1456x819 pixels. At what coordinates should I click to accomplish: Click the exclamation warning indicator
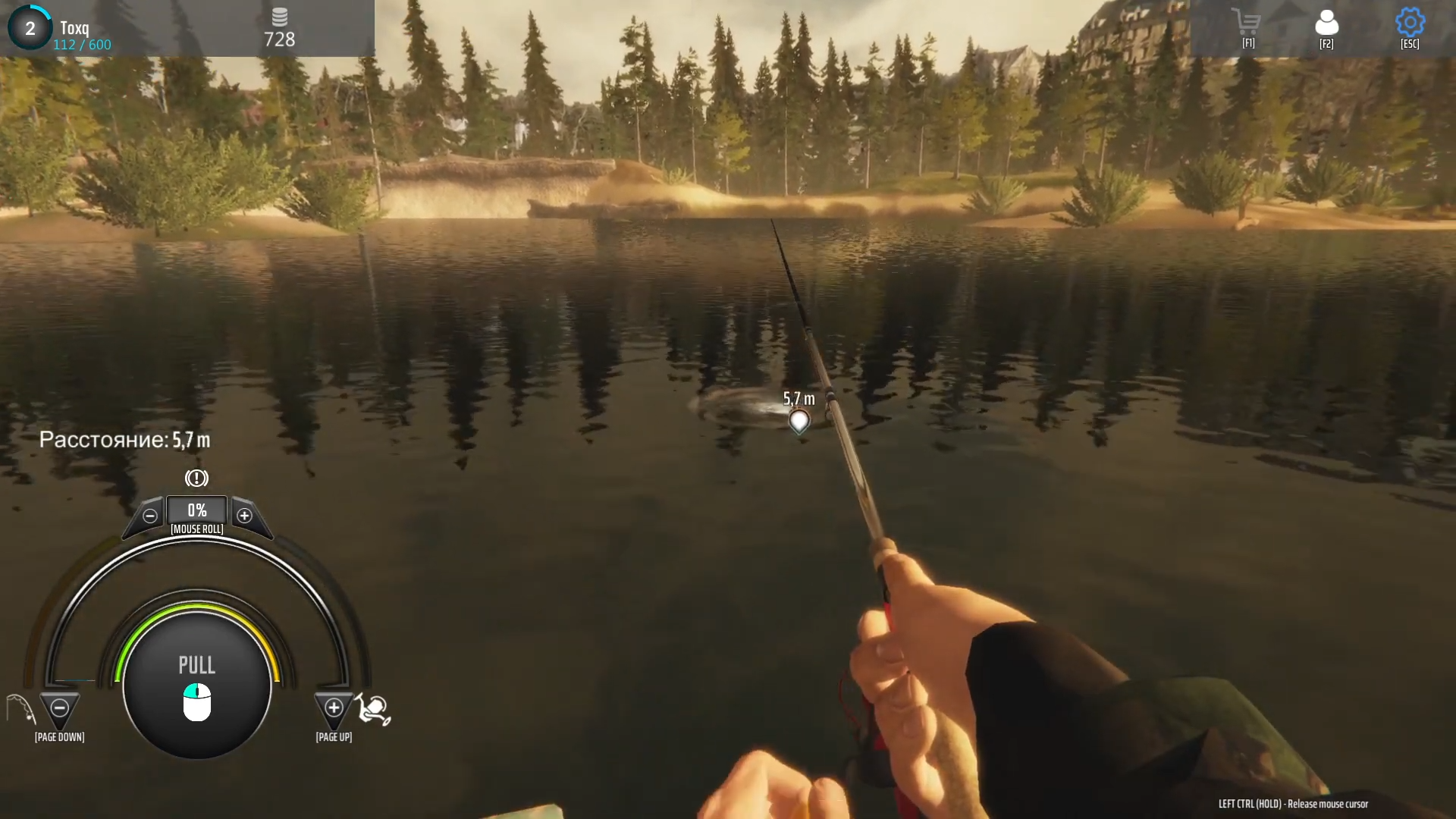[x=196, y=479]
